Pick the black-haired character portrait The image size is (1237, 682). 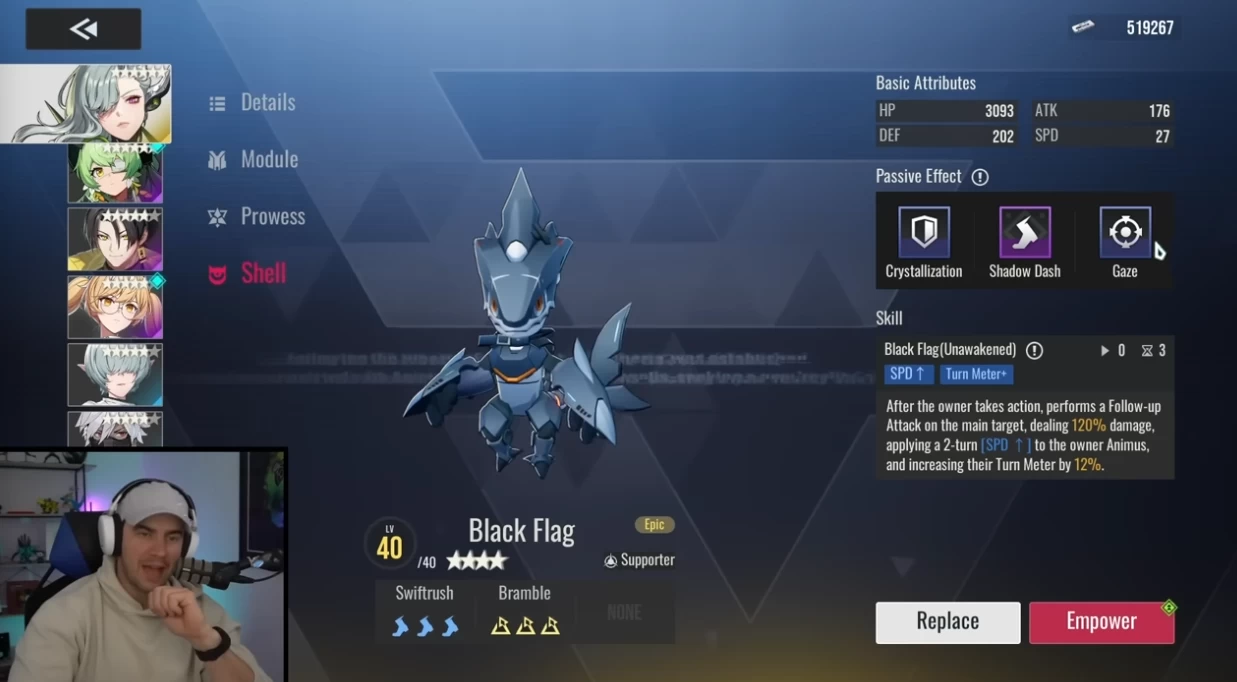(115, 240)
